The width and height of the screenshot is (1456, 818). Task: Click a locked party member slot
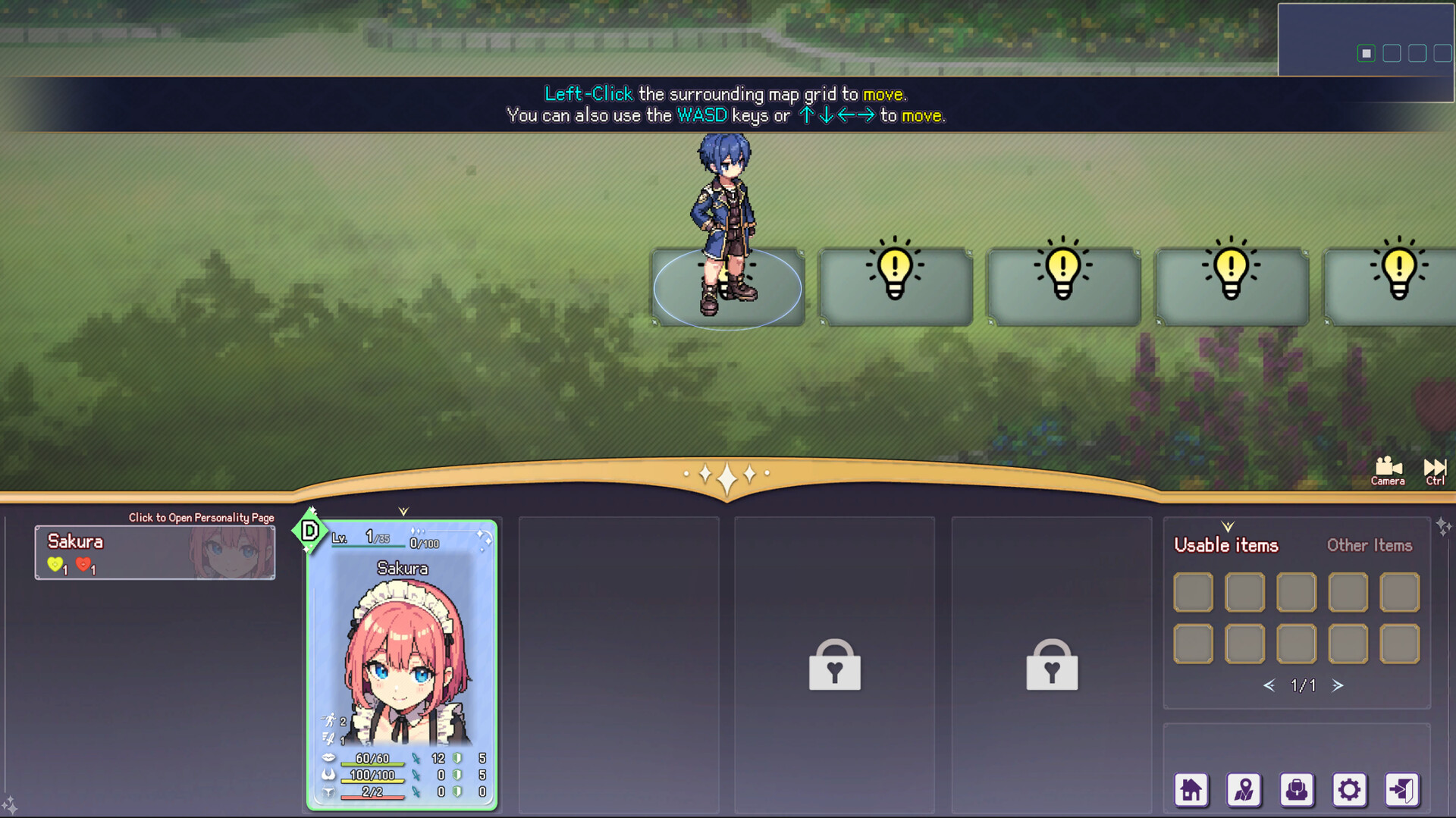pyautogui.click(x=834, y=666)
